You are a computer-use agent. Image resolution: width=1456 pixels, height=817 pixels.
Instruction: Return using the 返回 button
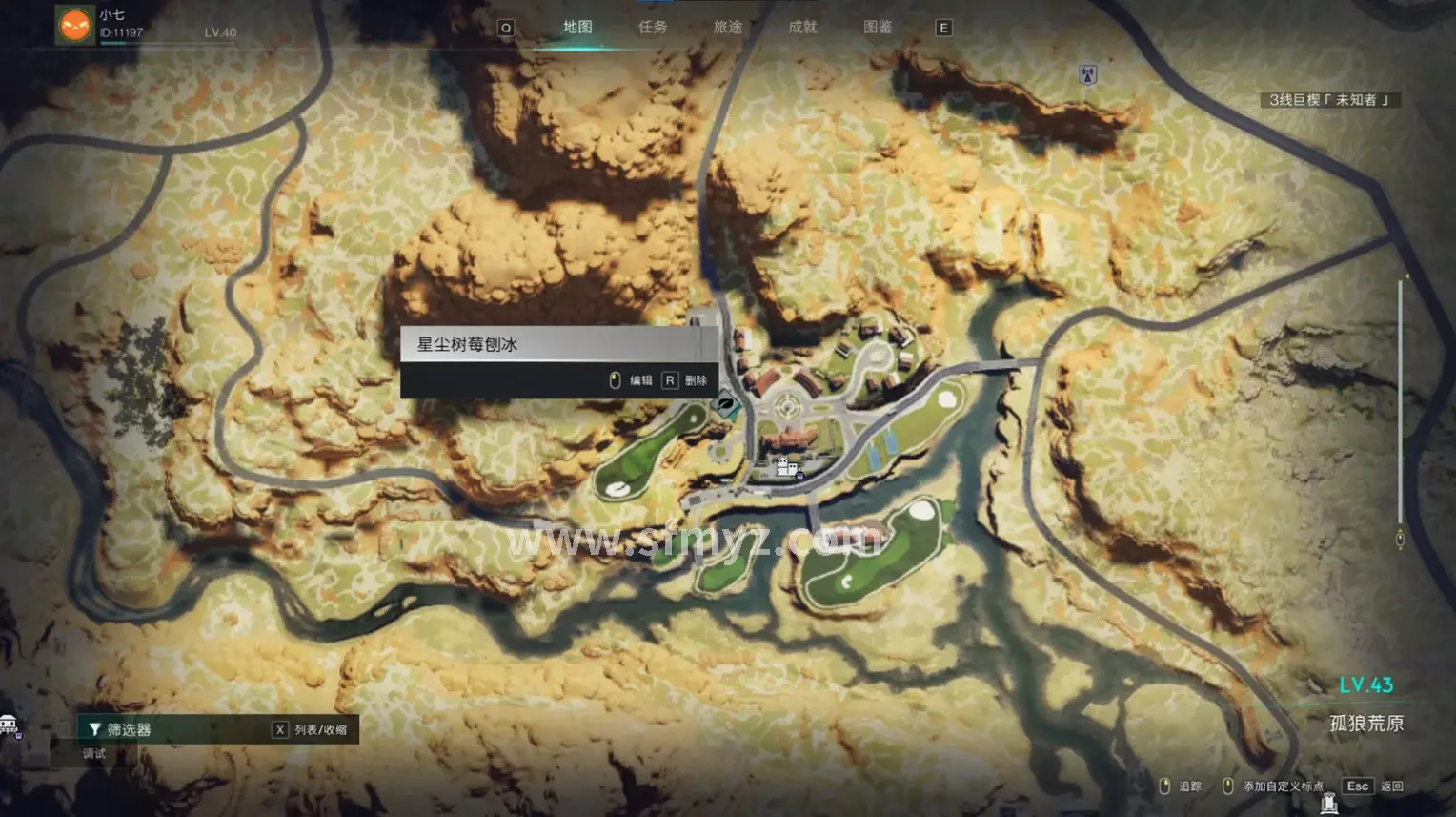(x=1373, y=786)
